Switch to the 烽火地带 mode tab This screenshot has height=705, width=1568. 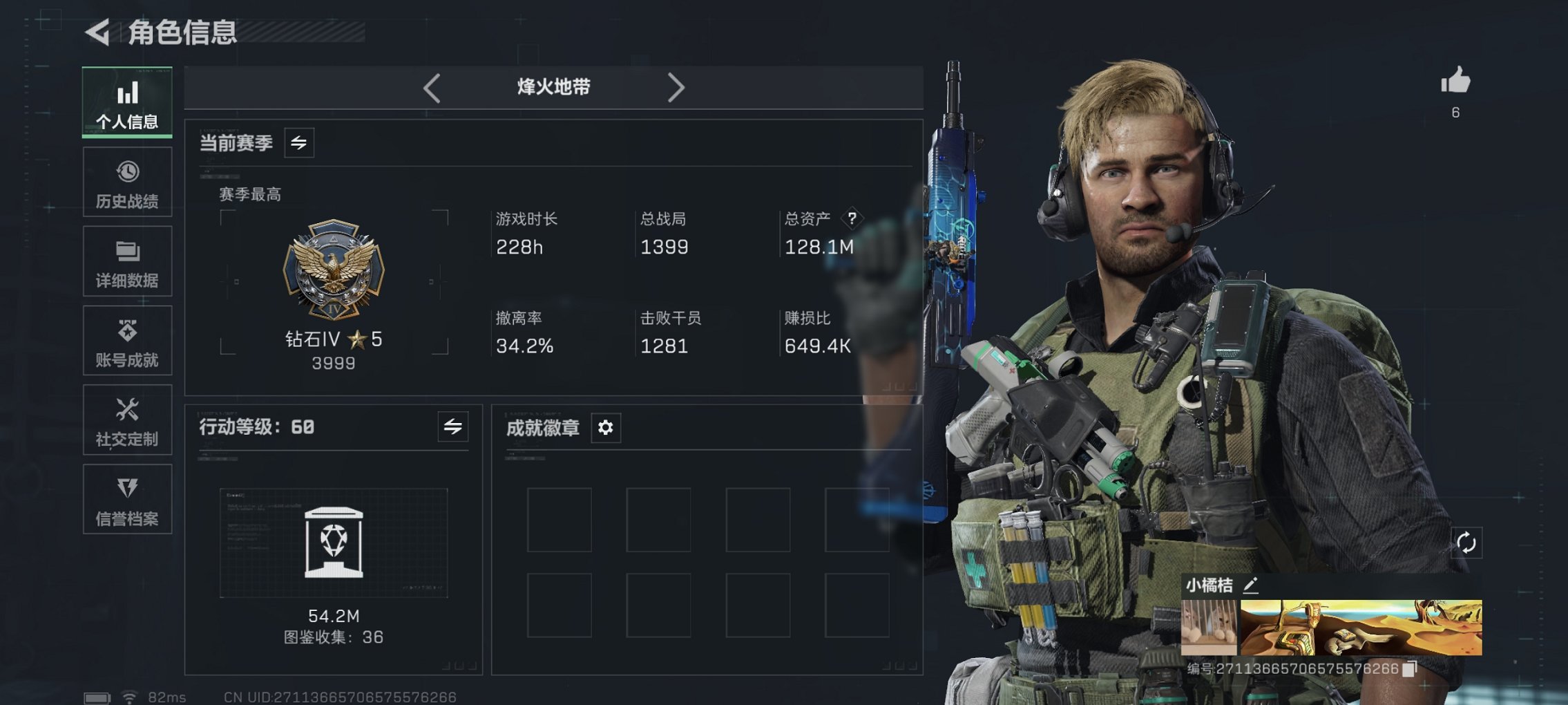click(x=553, y=87)
